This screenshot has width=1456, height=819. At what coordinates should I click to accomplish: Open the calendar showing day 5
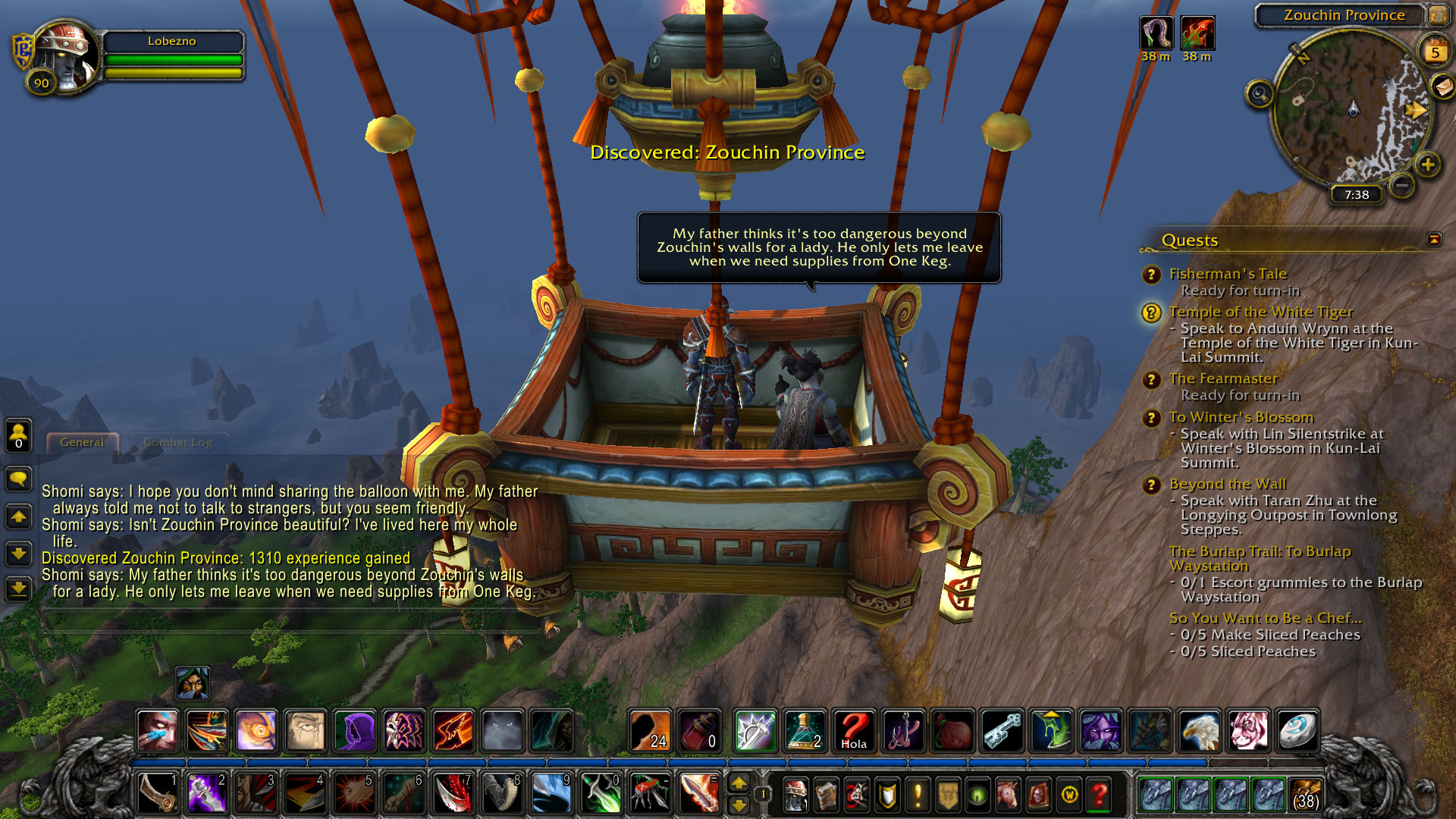coord(1434,52)
